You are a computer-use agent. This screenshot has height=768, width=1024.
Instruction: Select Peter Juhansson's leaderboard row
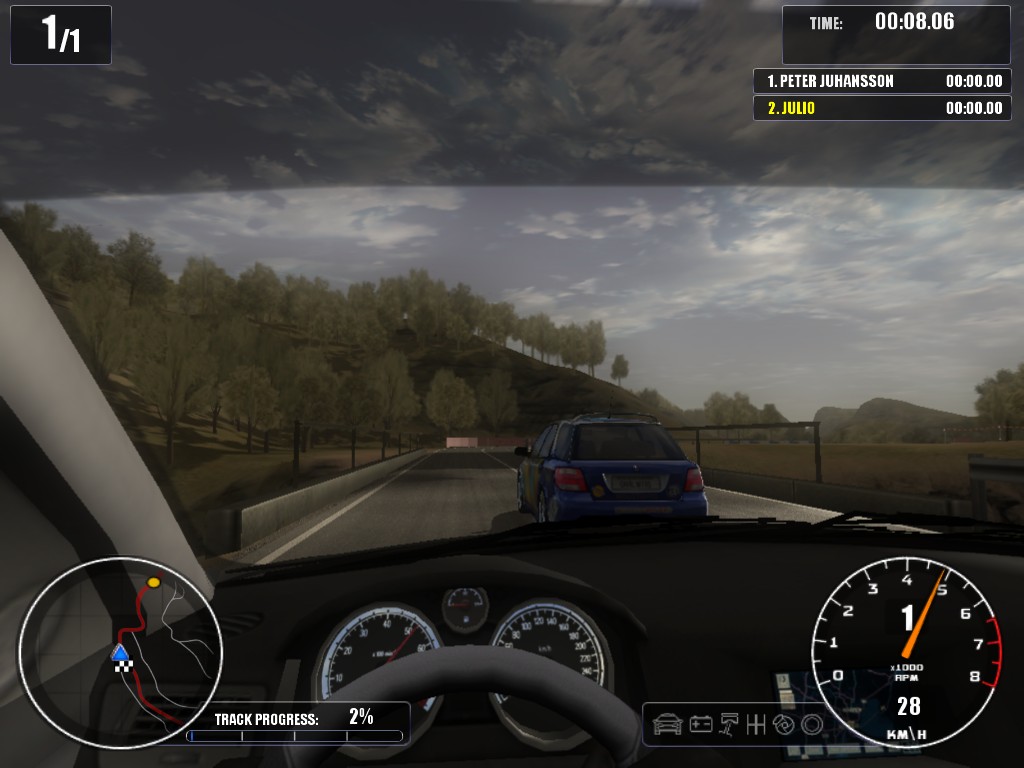click(x=882, y=81)
